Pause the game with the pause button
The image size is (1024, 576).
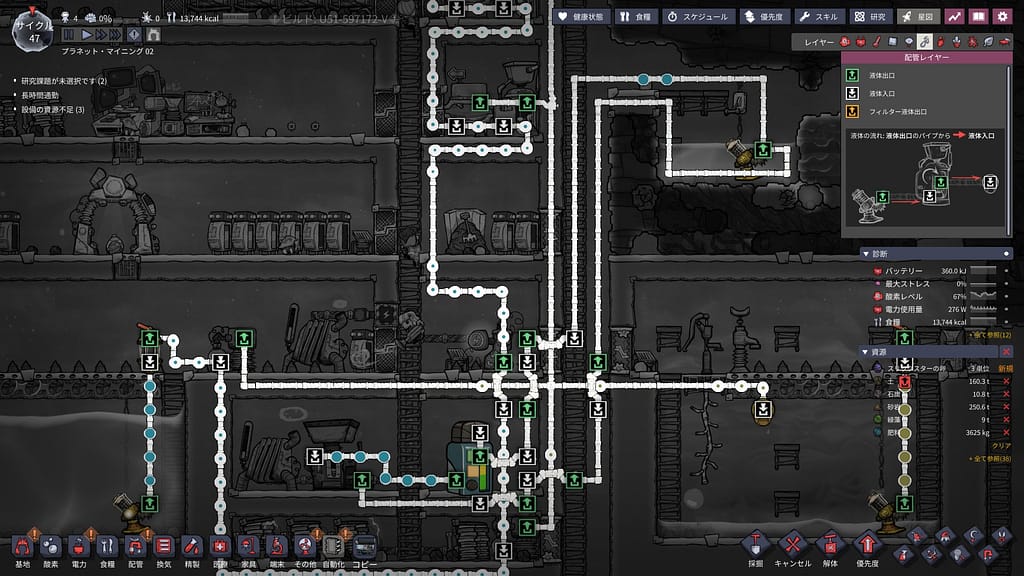[69, 35]
